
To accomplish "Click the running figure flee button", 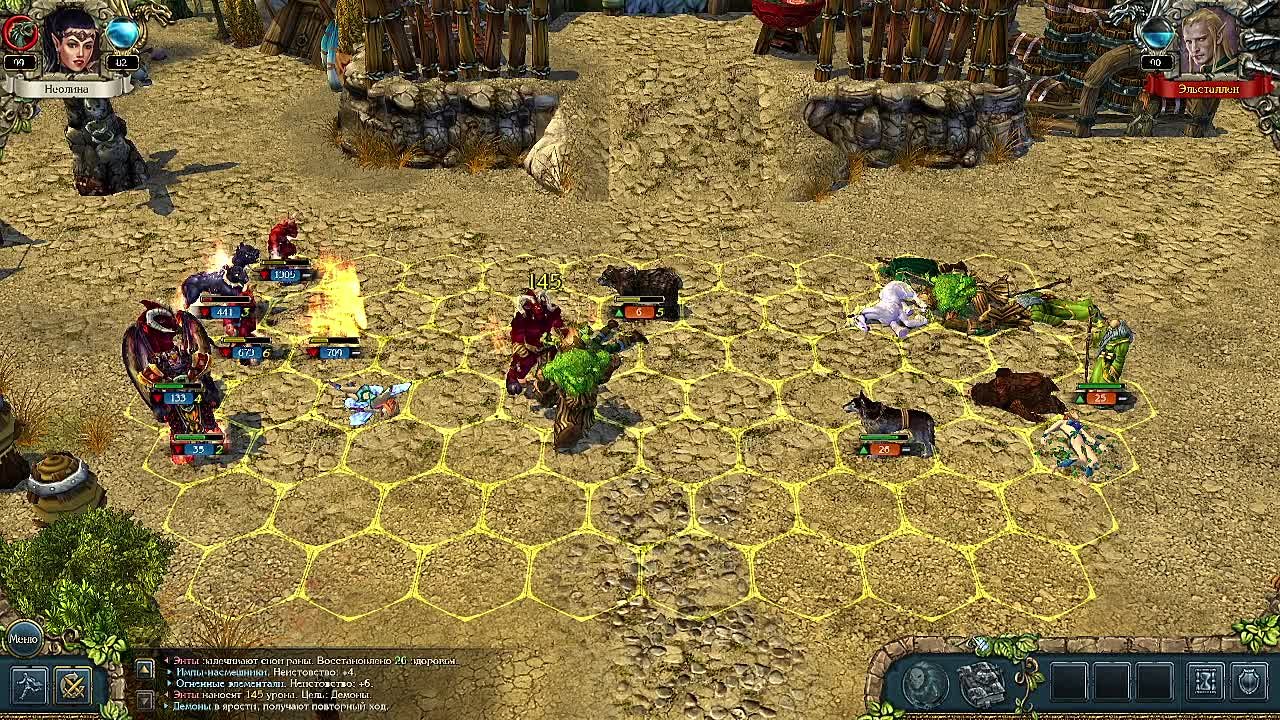I will pos(29,686).
